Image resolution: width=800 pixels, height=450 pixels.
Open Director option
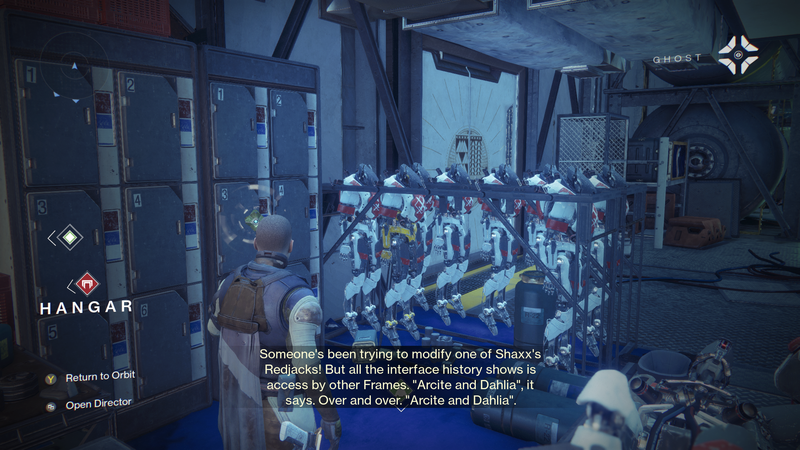(99, 406)
